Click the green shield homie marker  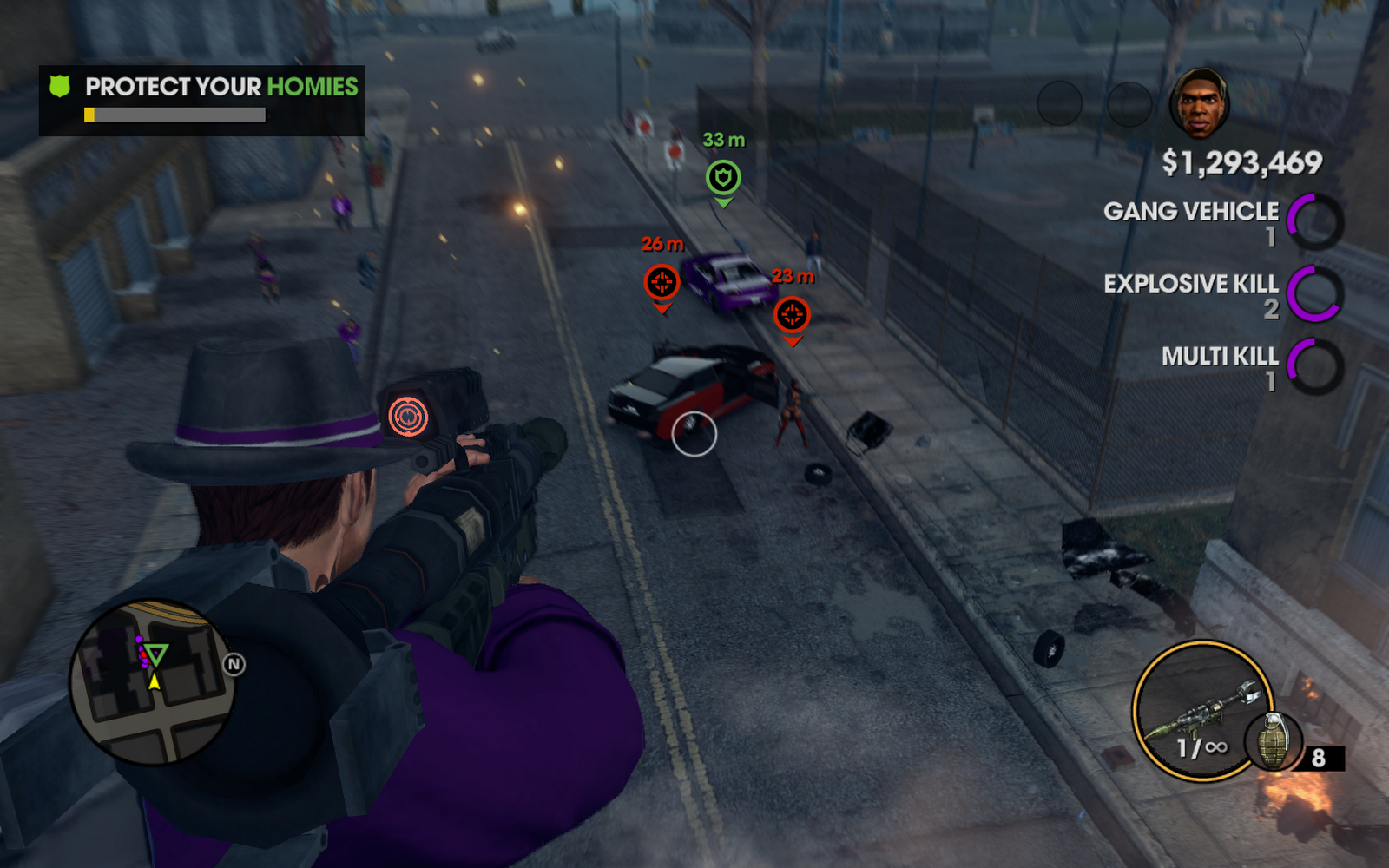[x=722, y=178]
